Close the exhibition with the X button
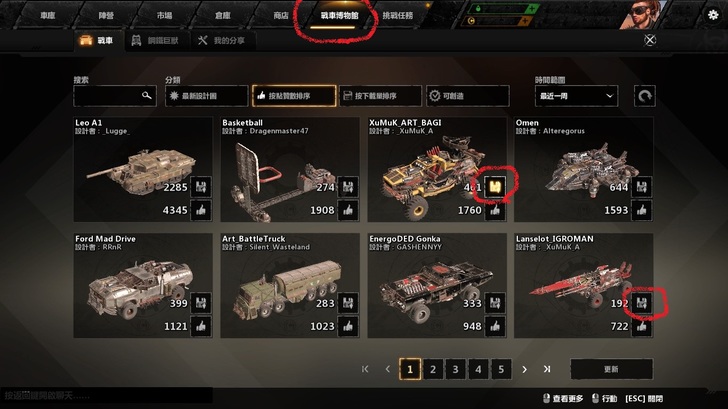Image resolution: width=728 pixels, height=409 pixels. [650, 41]
